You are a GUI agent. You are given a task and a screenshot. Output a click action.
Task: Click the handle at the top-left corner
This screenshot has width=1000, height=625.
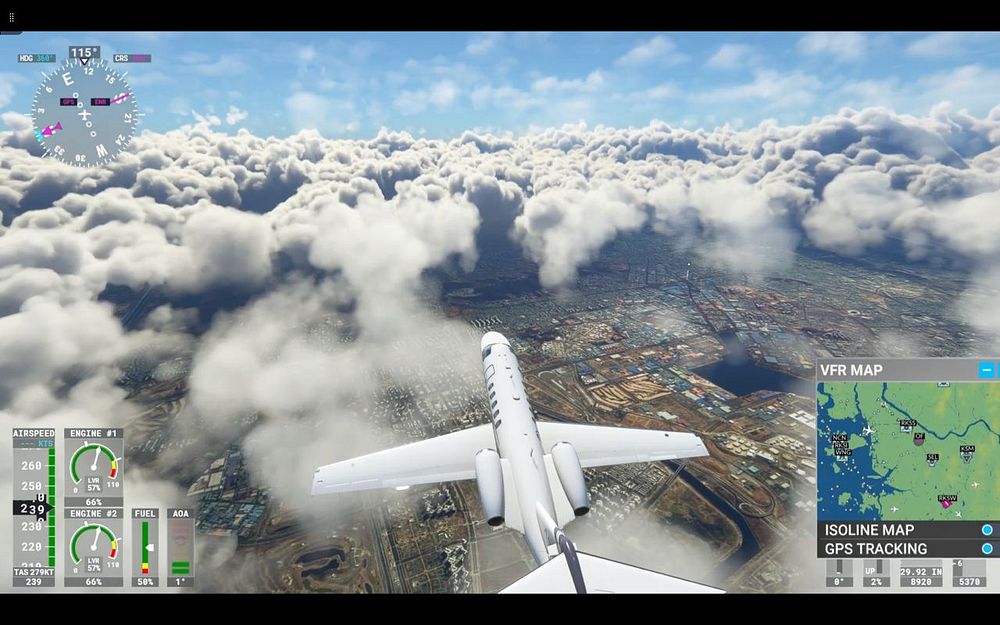click(x=12, y=18)
